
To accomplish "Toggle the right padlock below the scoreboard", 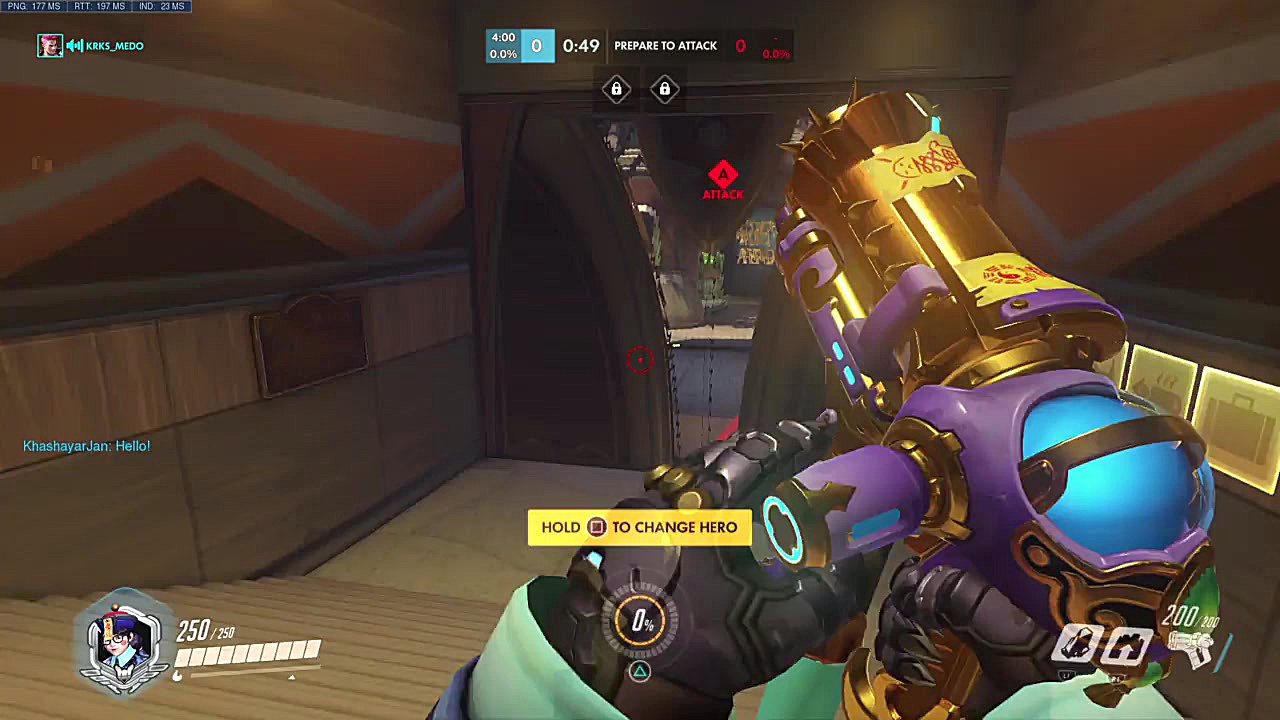I will [665, 90].
